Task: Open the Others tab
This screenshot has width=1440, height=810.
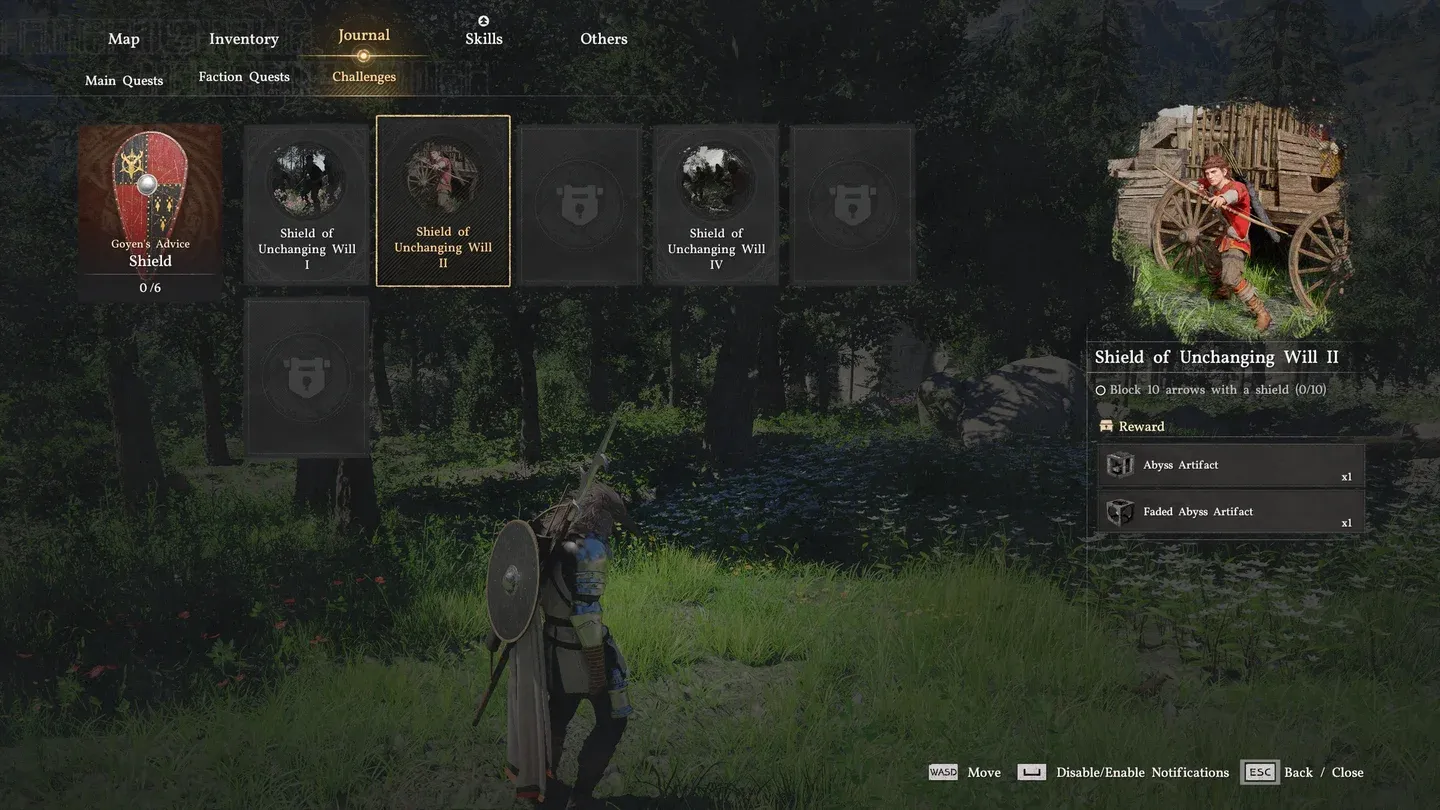Action: coord(604,39)
